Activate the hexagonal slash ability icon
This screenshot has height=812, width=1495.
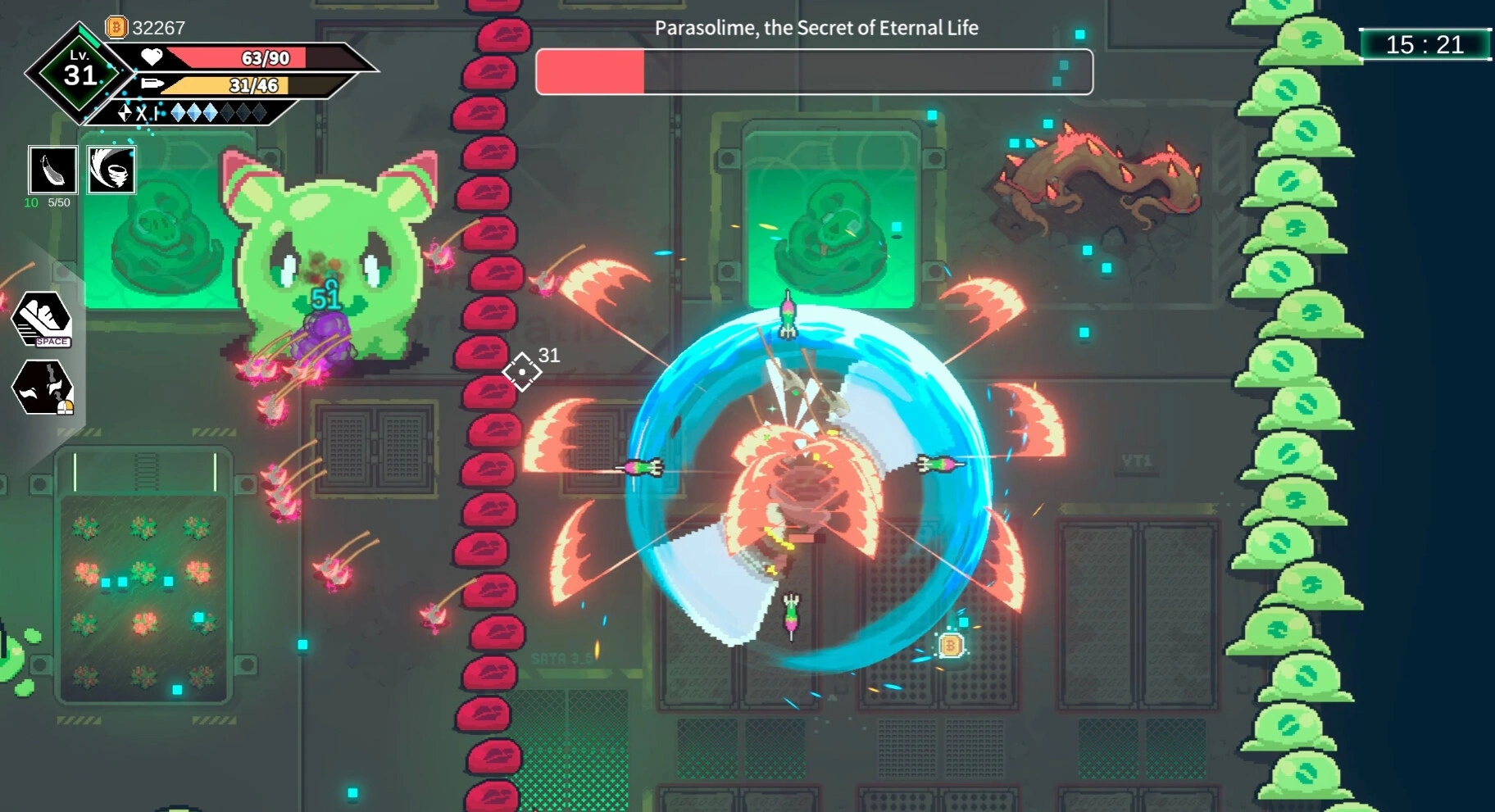43,387
